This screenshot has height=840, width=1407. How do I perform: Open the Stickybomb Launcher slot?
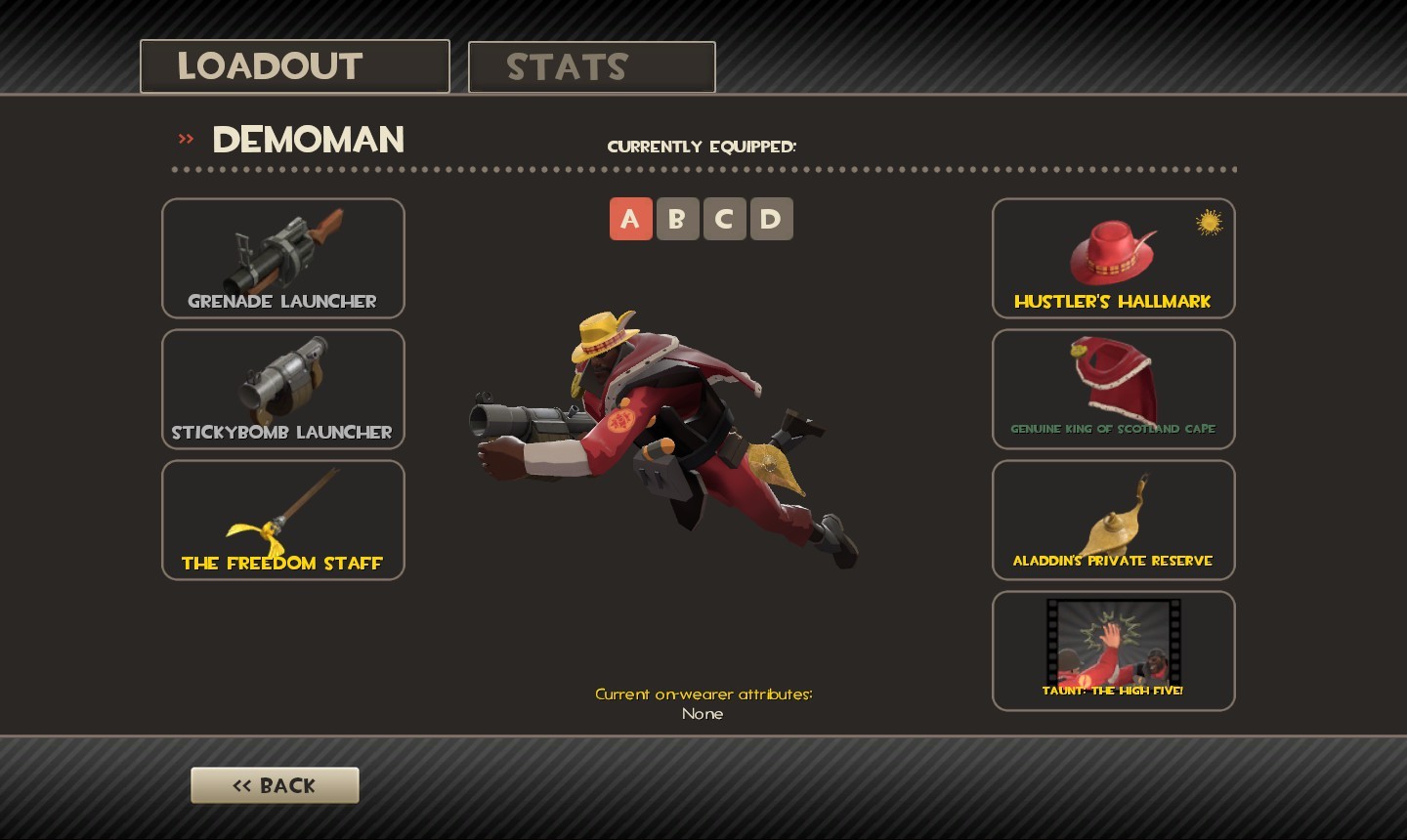[x=282, y=389]
